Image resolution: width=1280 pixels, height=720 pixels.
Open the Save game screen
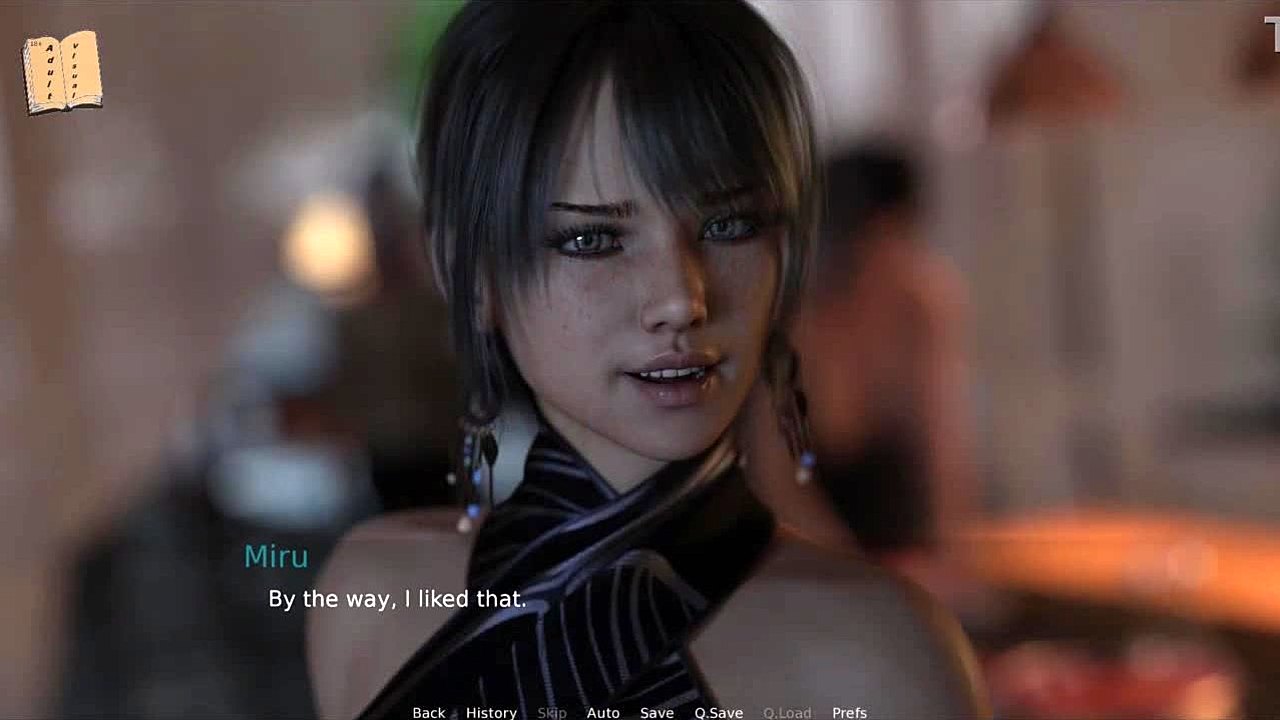tap(657, 712)
